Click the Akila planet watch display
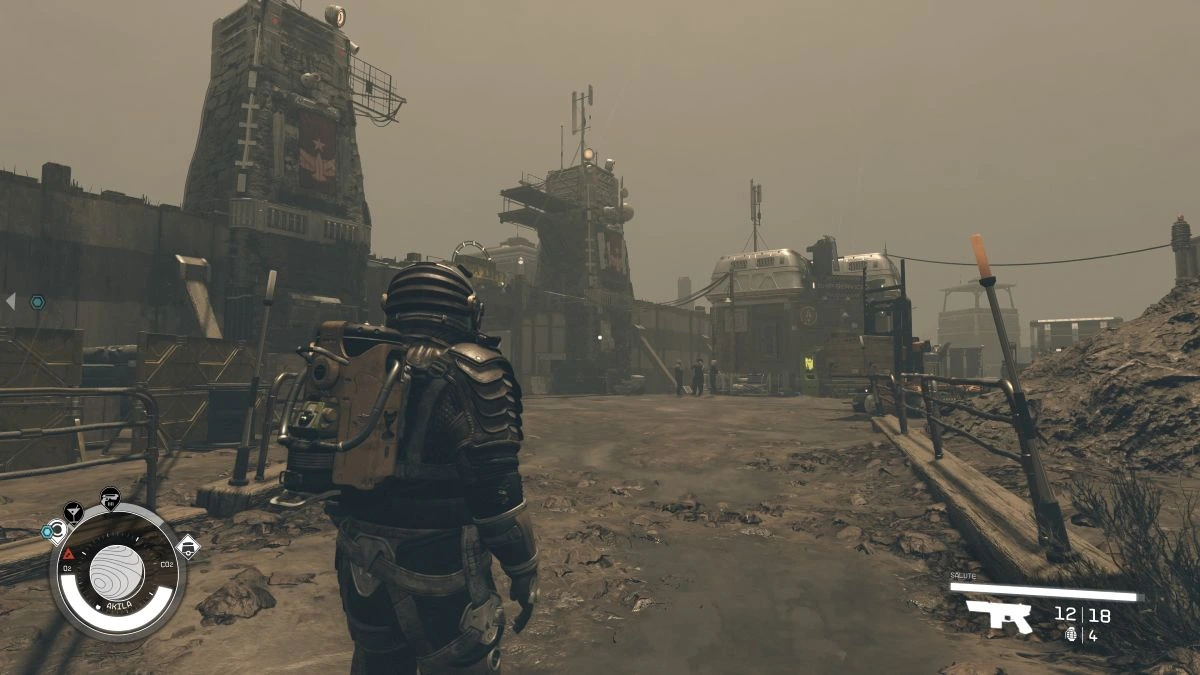The image size is (1200, 675). 117,572
